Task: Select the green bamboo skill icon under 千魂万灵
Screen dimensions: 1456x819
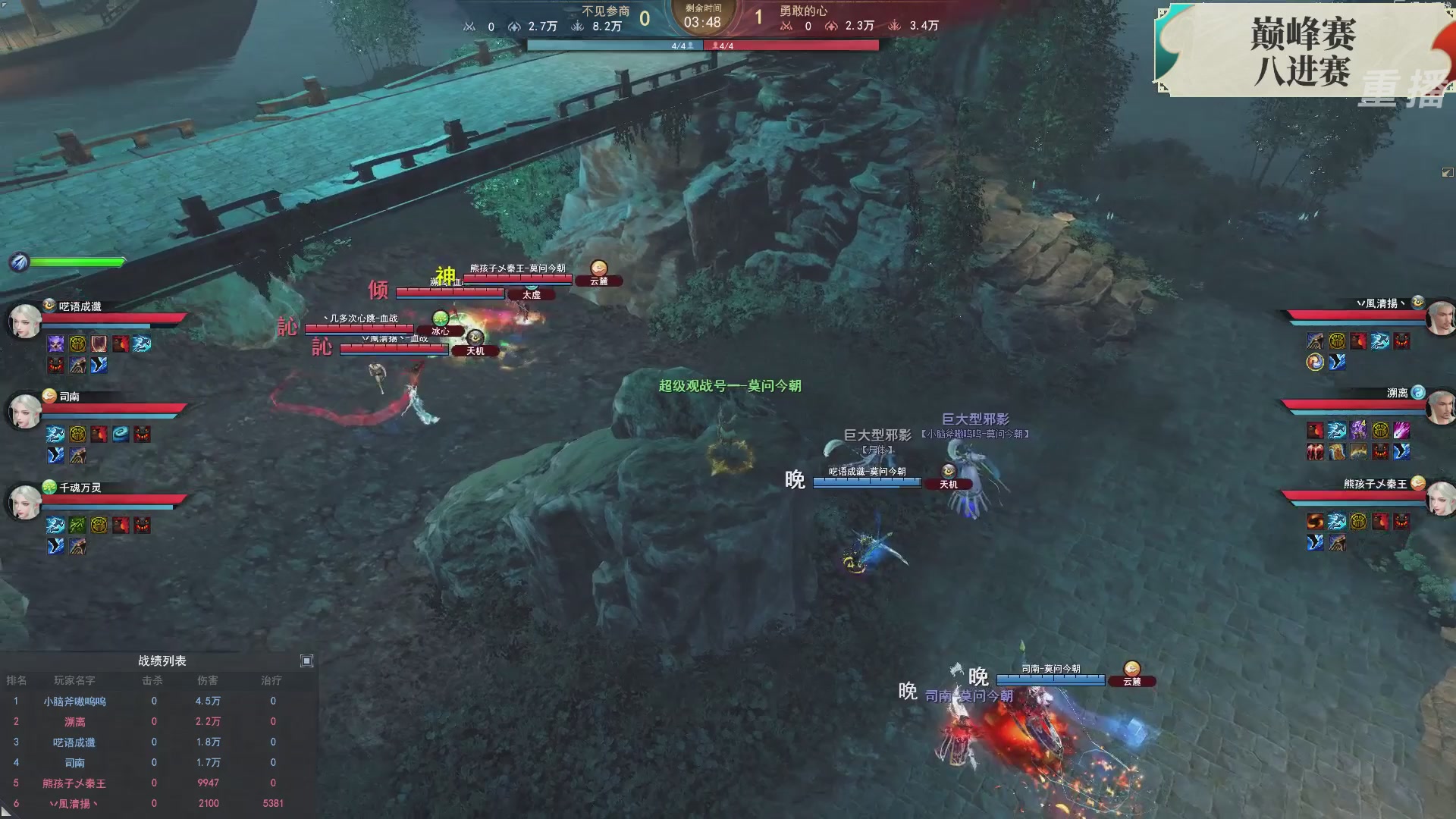Action: 78,524
